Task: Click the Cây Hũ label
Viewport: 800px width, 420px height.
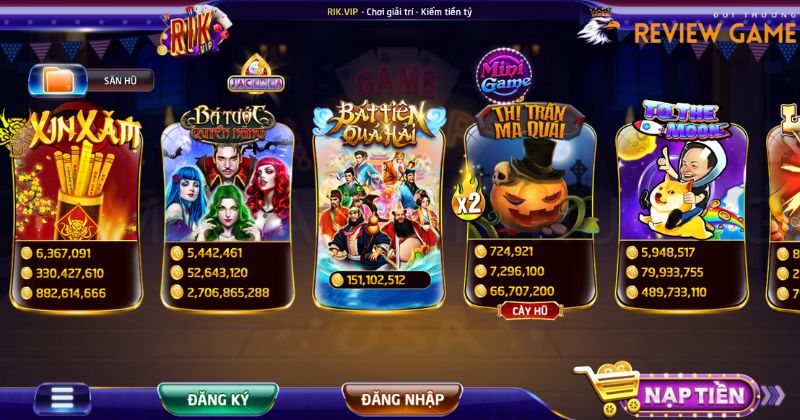Action: point(529,309)
